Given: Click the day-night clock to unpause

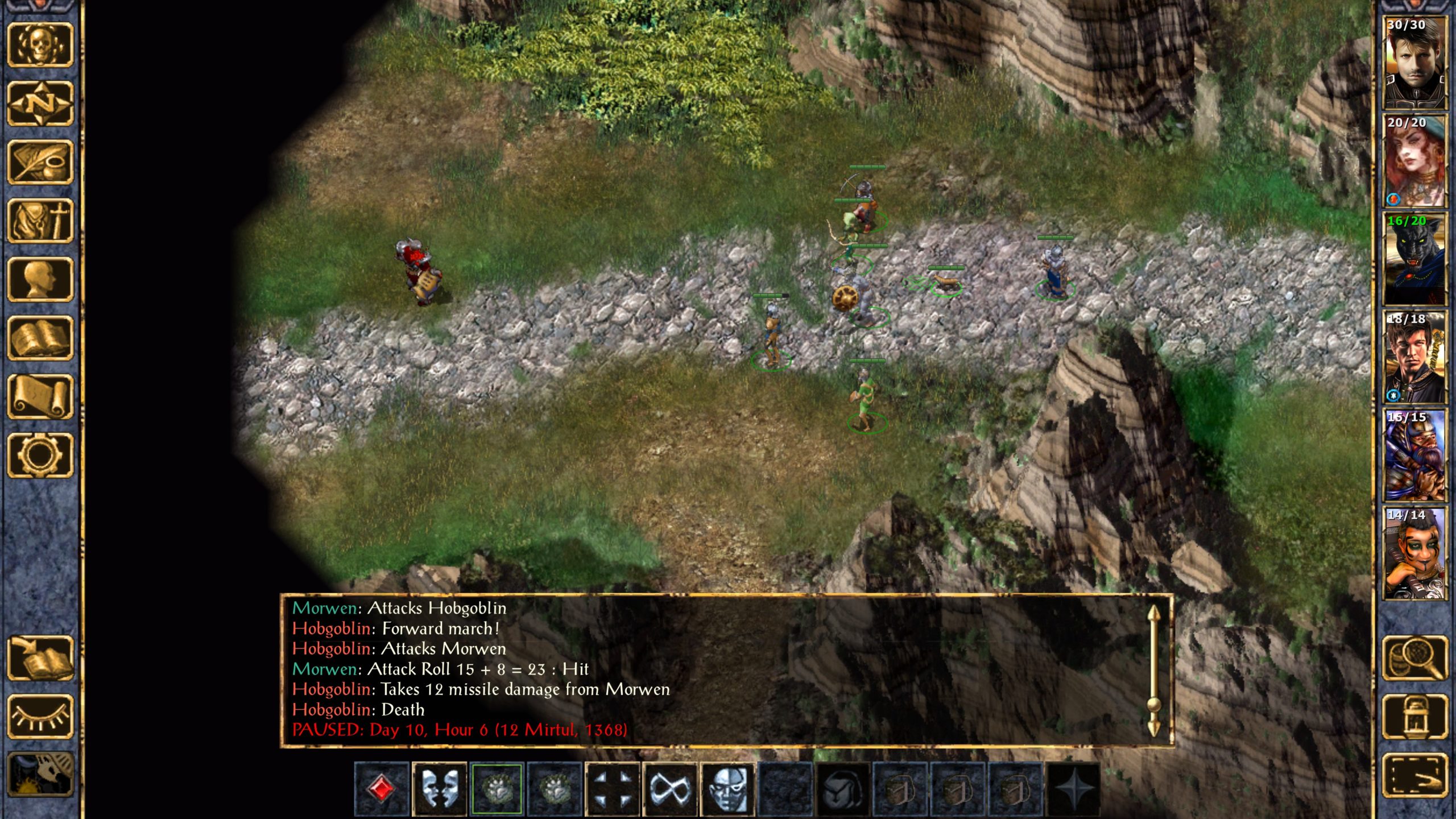Looking at the screenshot, I should pos(40,775).
